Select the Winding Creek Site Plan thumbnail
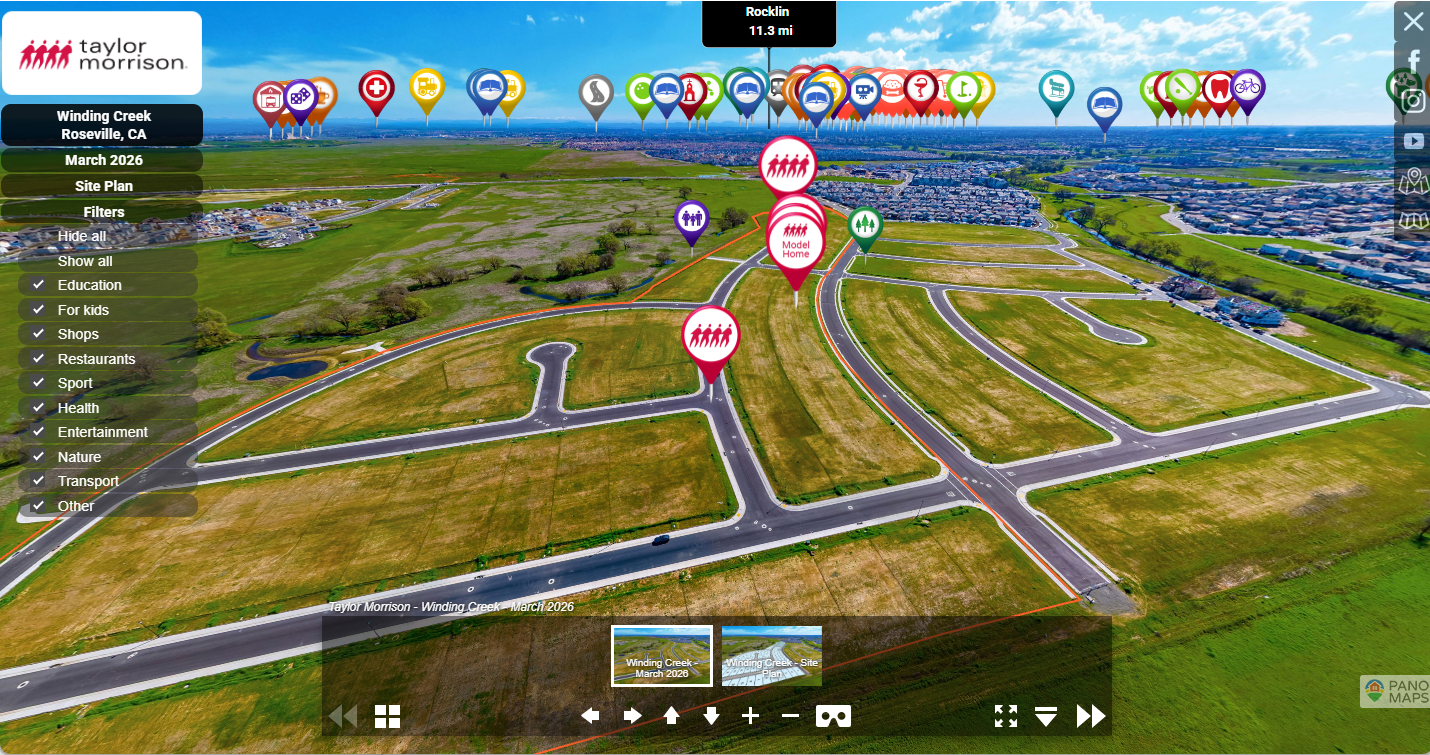This screenshot has width=1430, height=755. click(x=772, y=656)
